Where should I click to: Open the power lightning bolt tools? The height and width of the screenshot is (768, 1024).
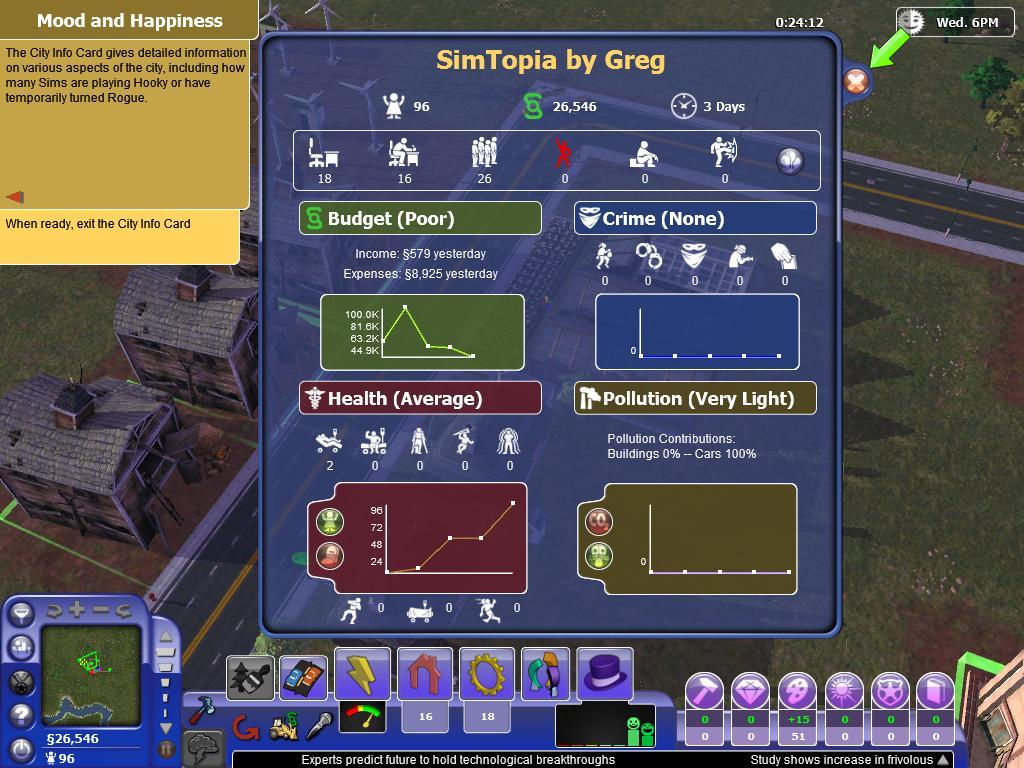pyautogui.click(x=362, y=675)
